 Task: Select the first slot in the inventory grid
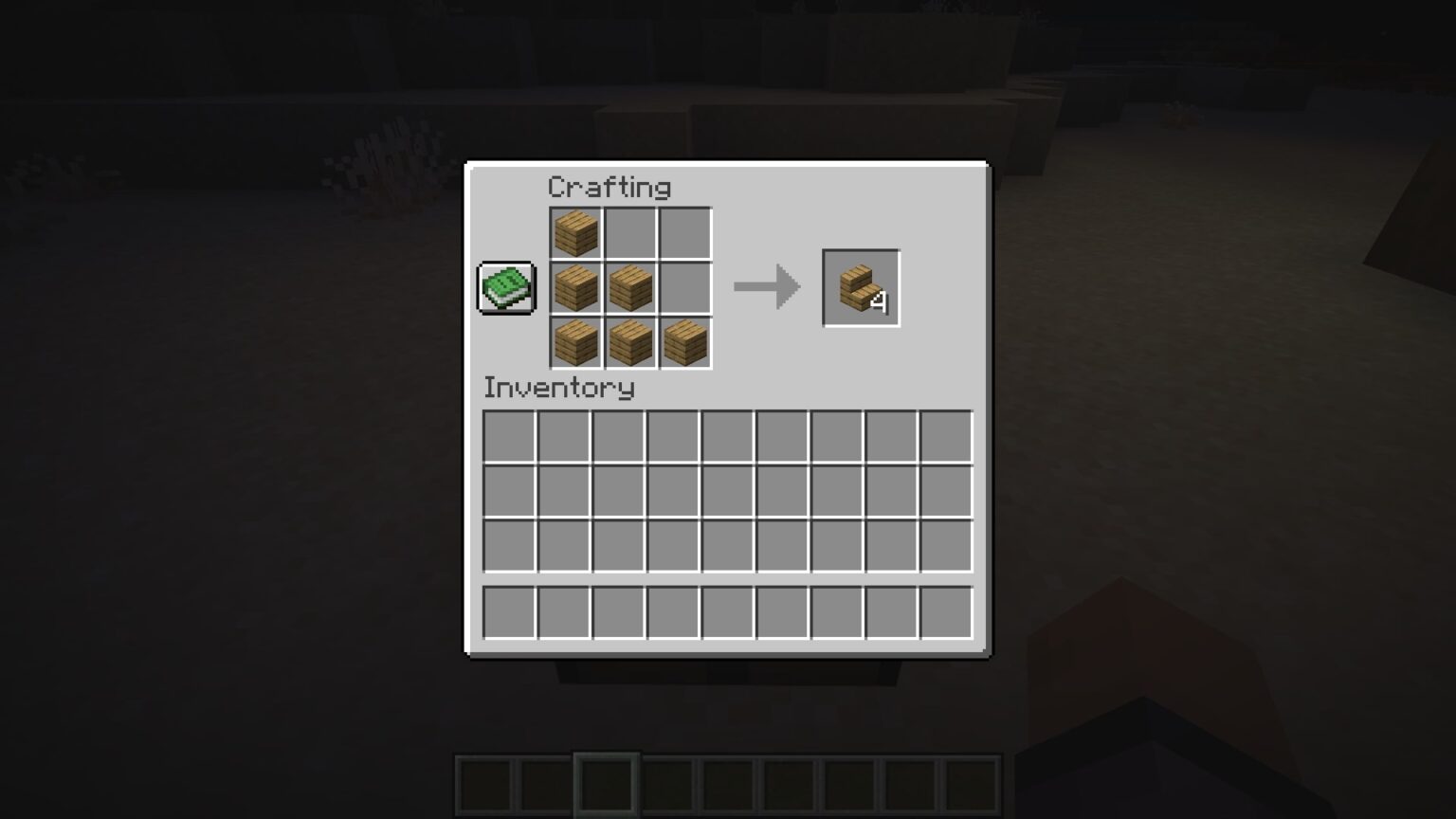click(510, 435)
